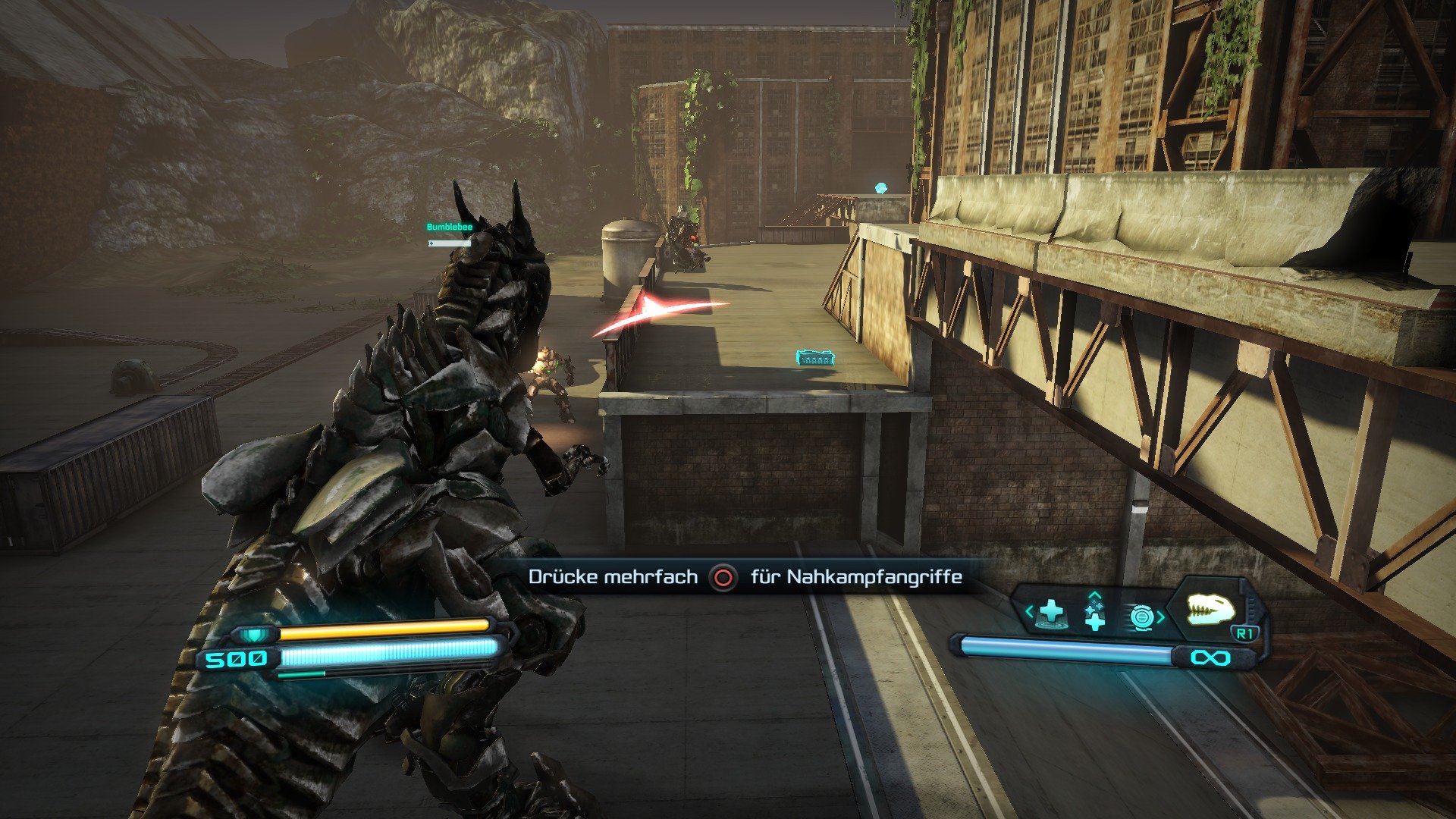This screenshot has height=819, width=1456.
Task: Click the upgrade cross with sparks icon
Action: pos(1094,614)
